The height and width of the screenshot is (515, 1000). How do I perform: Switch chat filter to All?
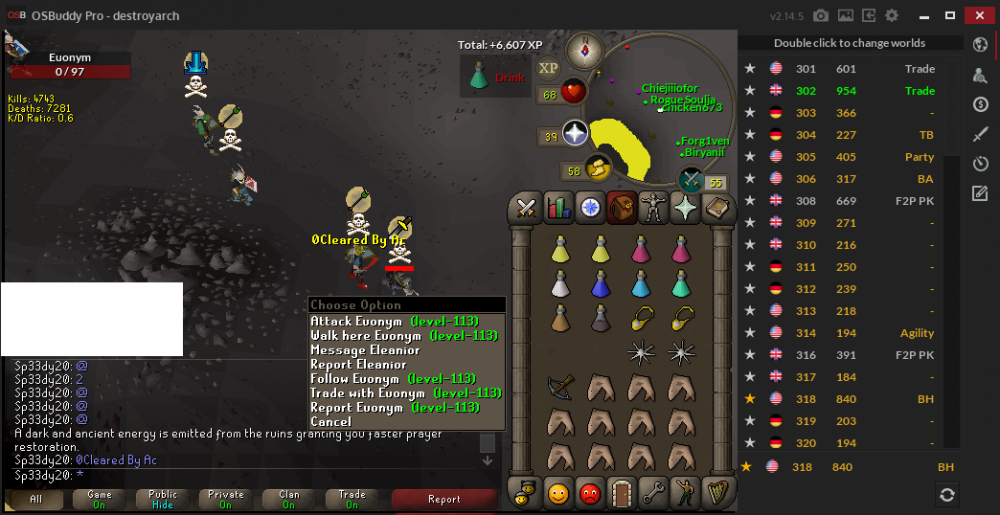coord(36,499)
